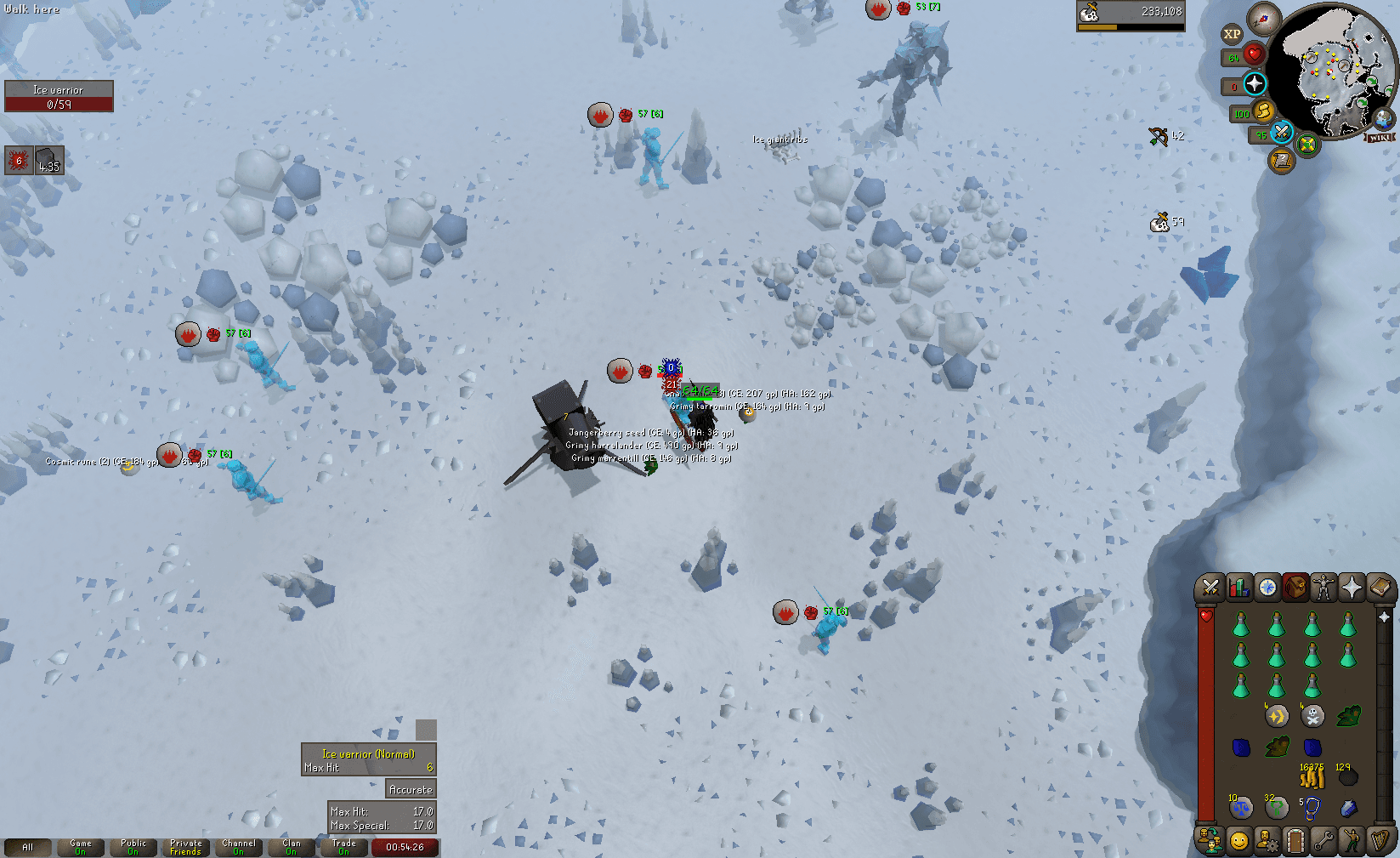Switch to the All chat tab
The image size is (1400, 858).
pyautogui.click(x=29, y=845)
